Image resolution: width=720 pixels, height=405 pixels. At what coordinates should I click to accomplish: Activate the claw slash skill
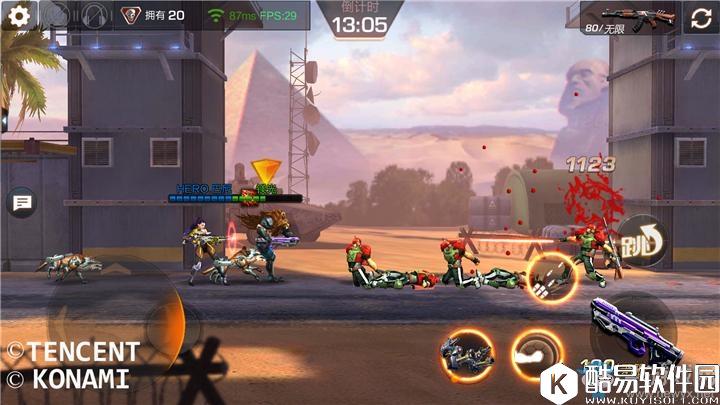[552, 278]
